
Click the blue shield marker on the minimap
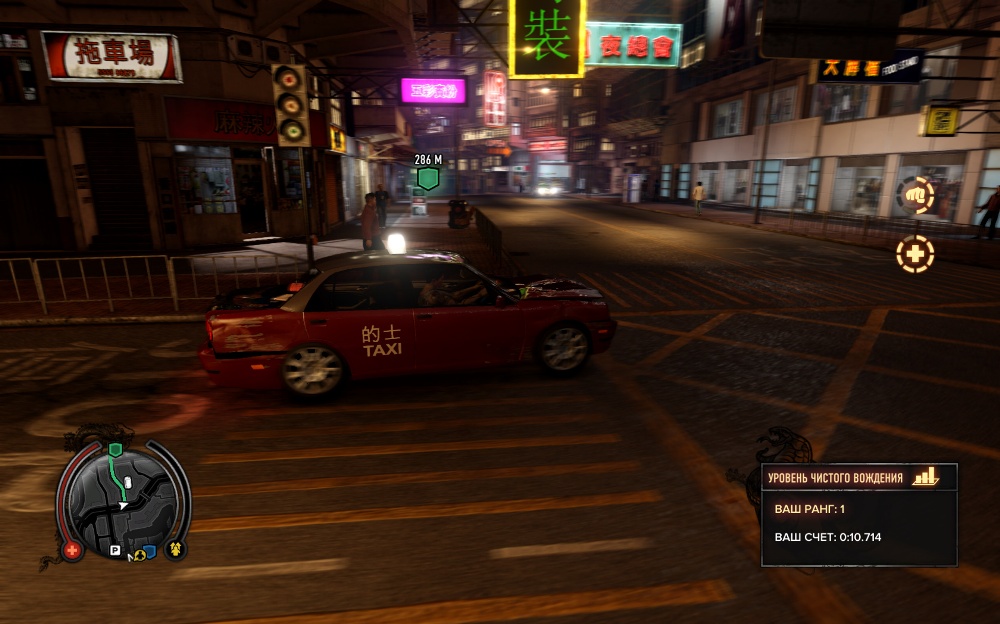(x=149, y=551)
